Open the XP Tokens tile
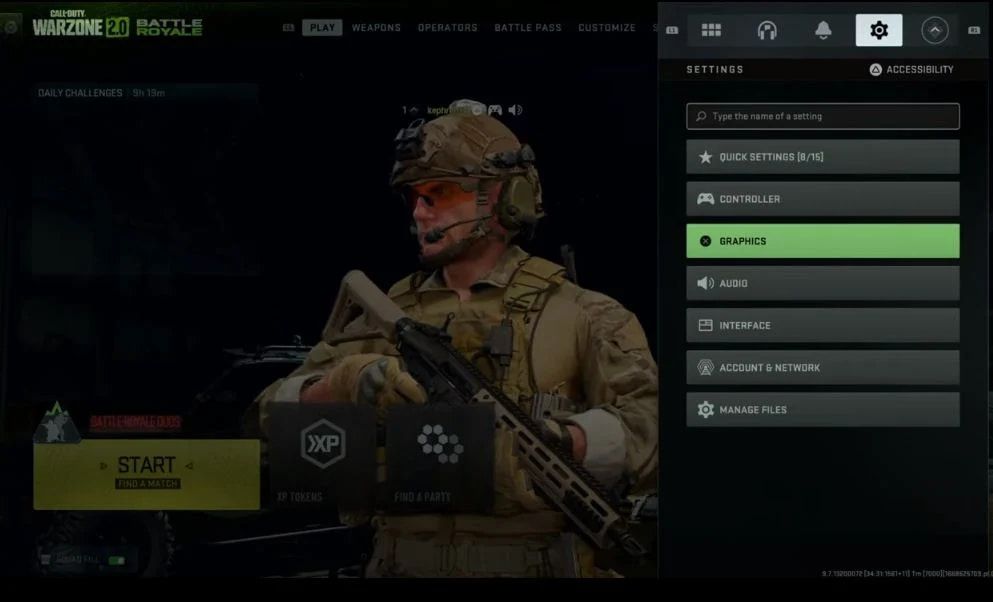The image size is (993, 602). (322, 455)
